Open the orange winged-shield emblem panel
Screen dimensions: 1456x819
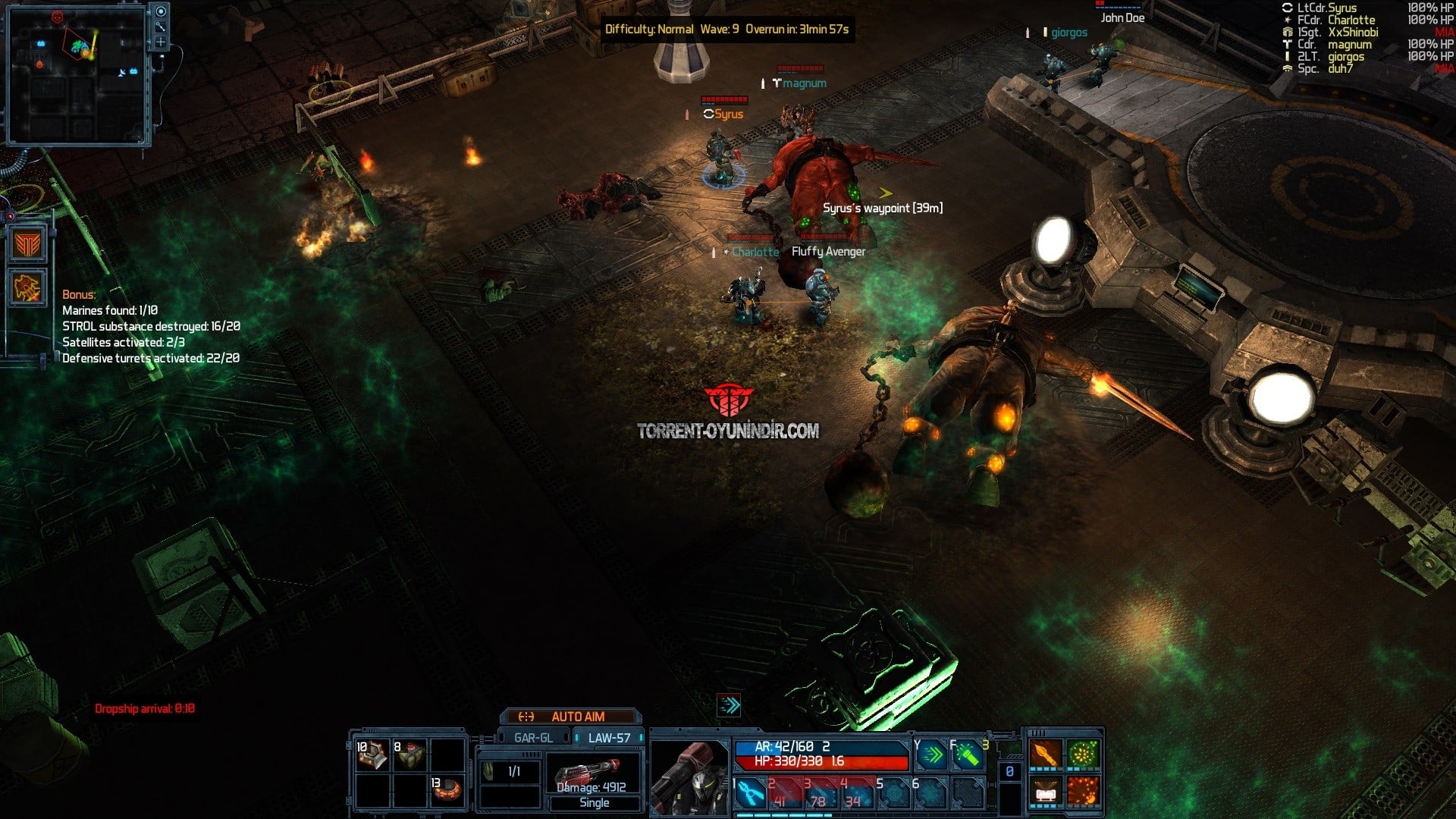click(x=27, y=244)
